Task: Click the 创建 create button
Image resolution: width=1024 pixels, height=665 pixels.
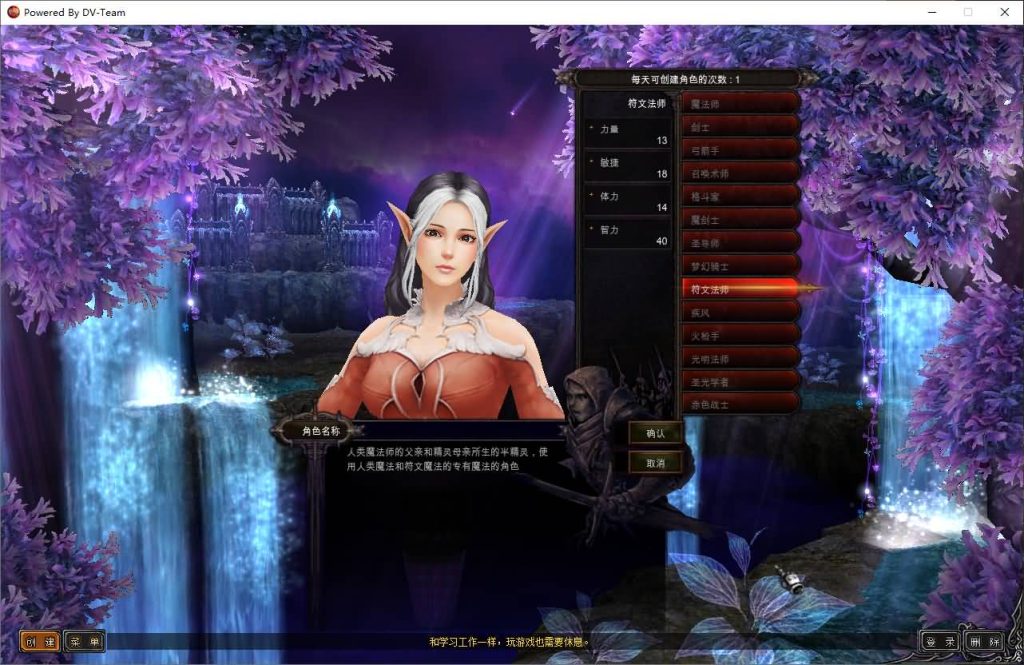Action: 40,641
